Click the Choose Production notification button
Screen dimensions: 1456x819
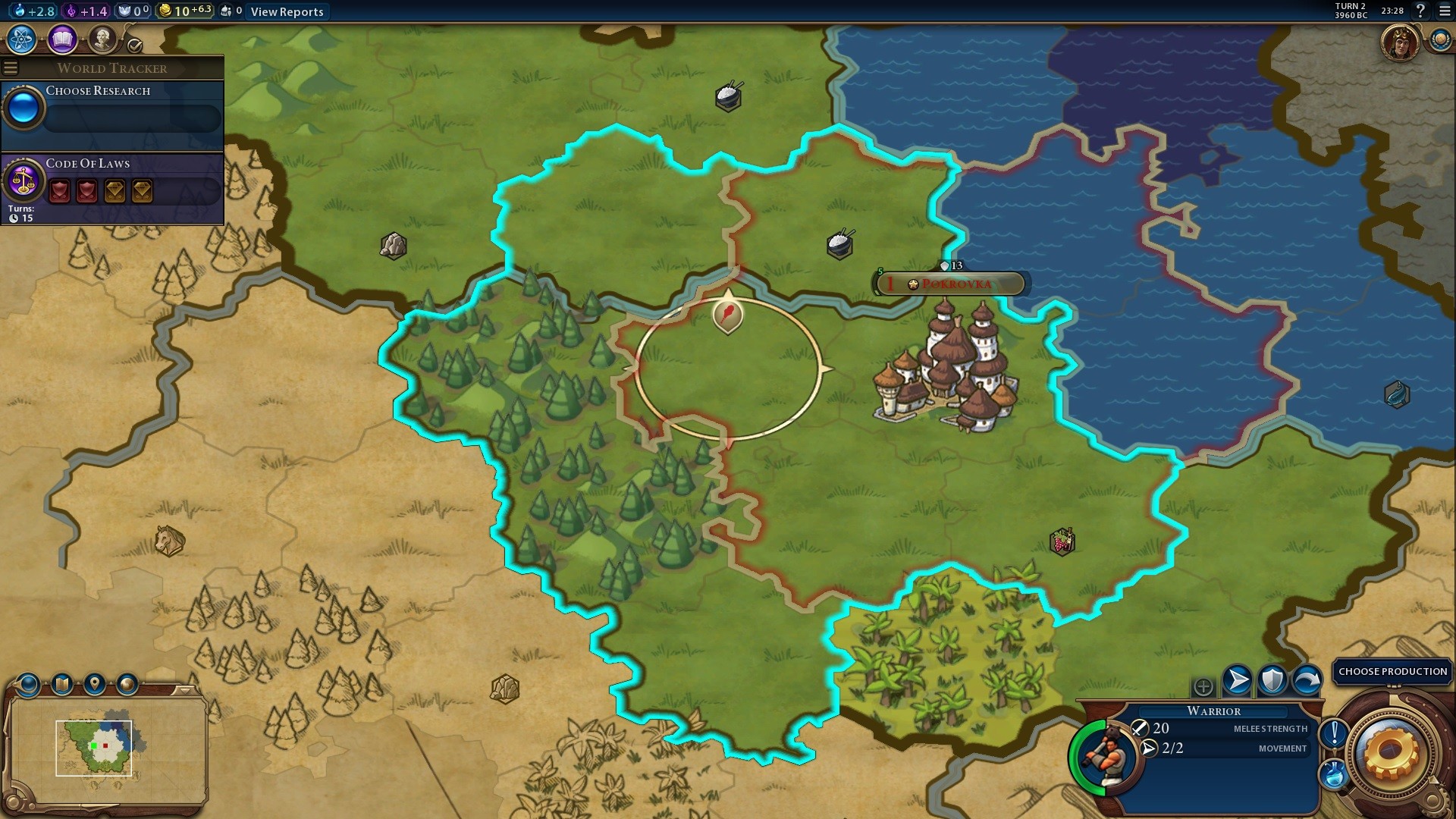(1392, 671)
